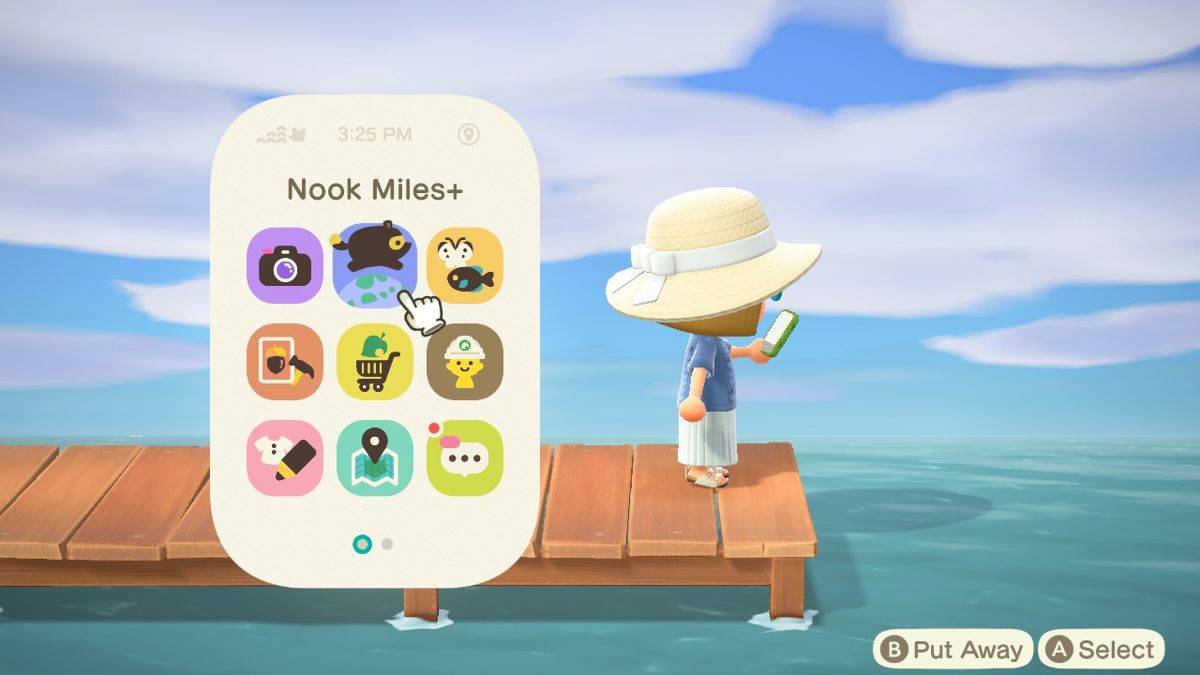The image size is (1200, 675).
Task: Select the Put Away button
Action: (953, 650)
